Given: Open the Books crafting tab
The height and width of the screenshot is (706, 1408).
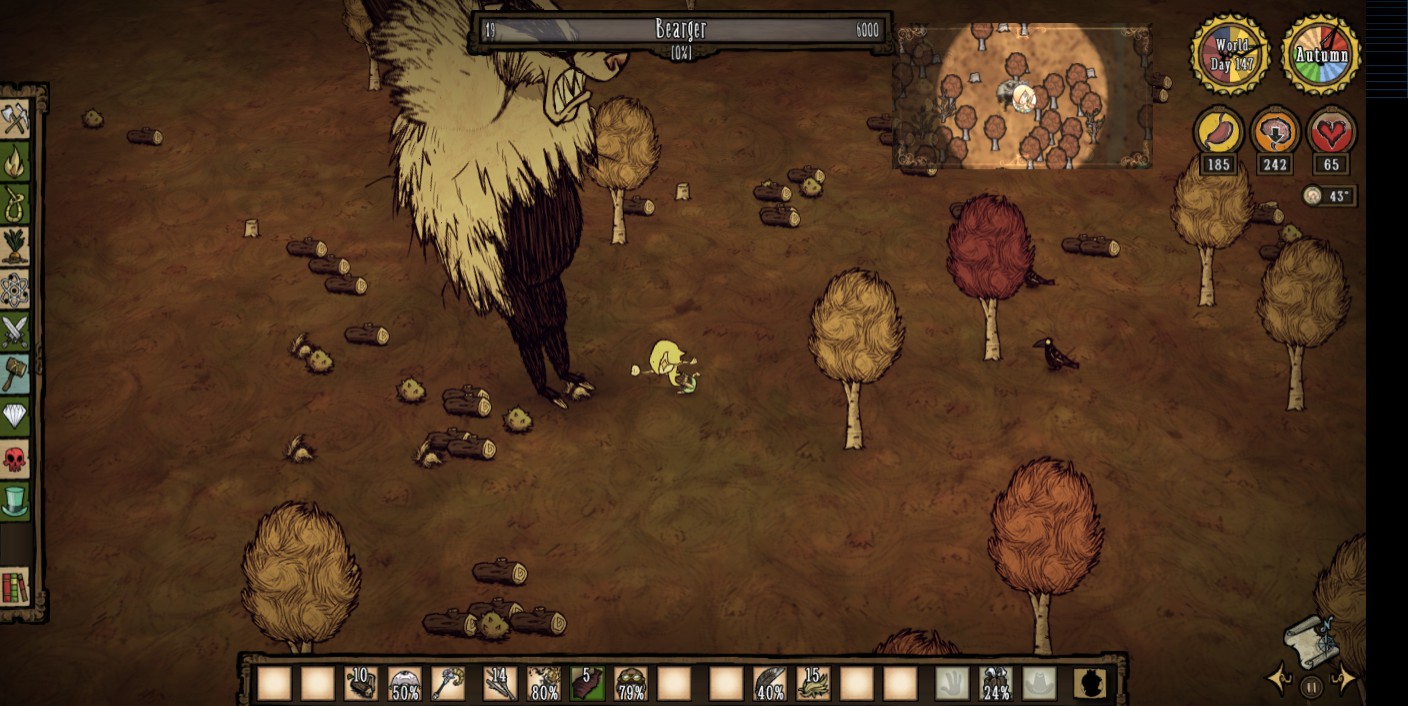Looking at the screenshot, I should click(x=15, y=588).
